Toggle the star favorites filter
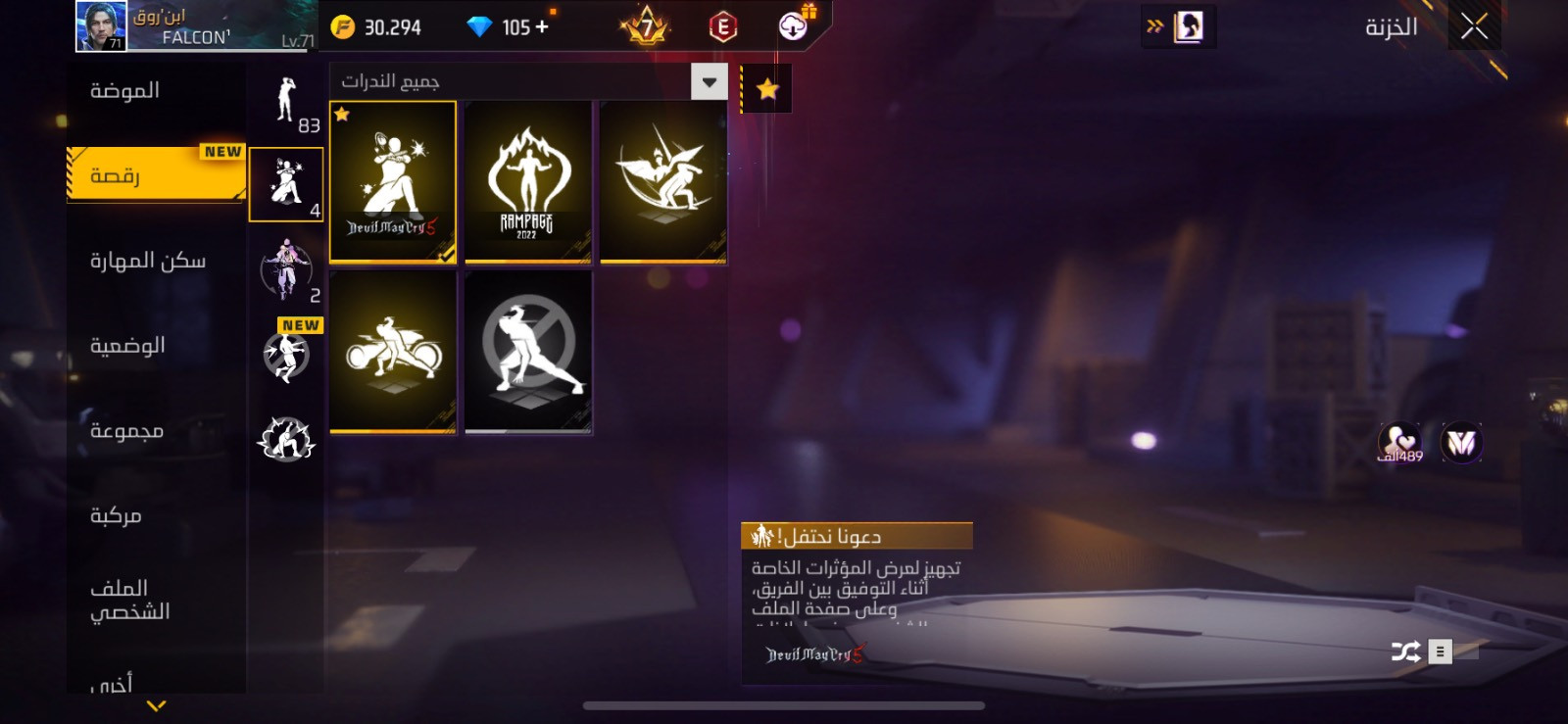 click(x=767, y=90)
